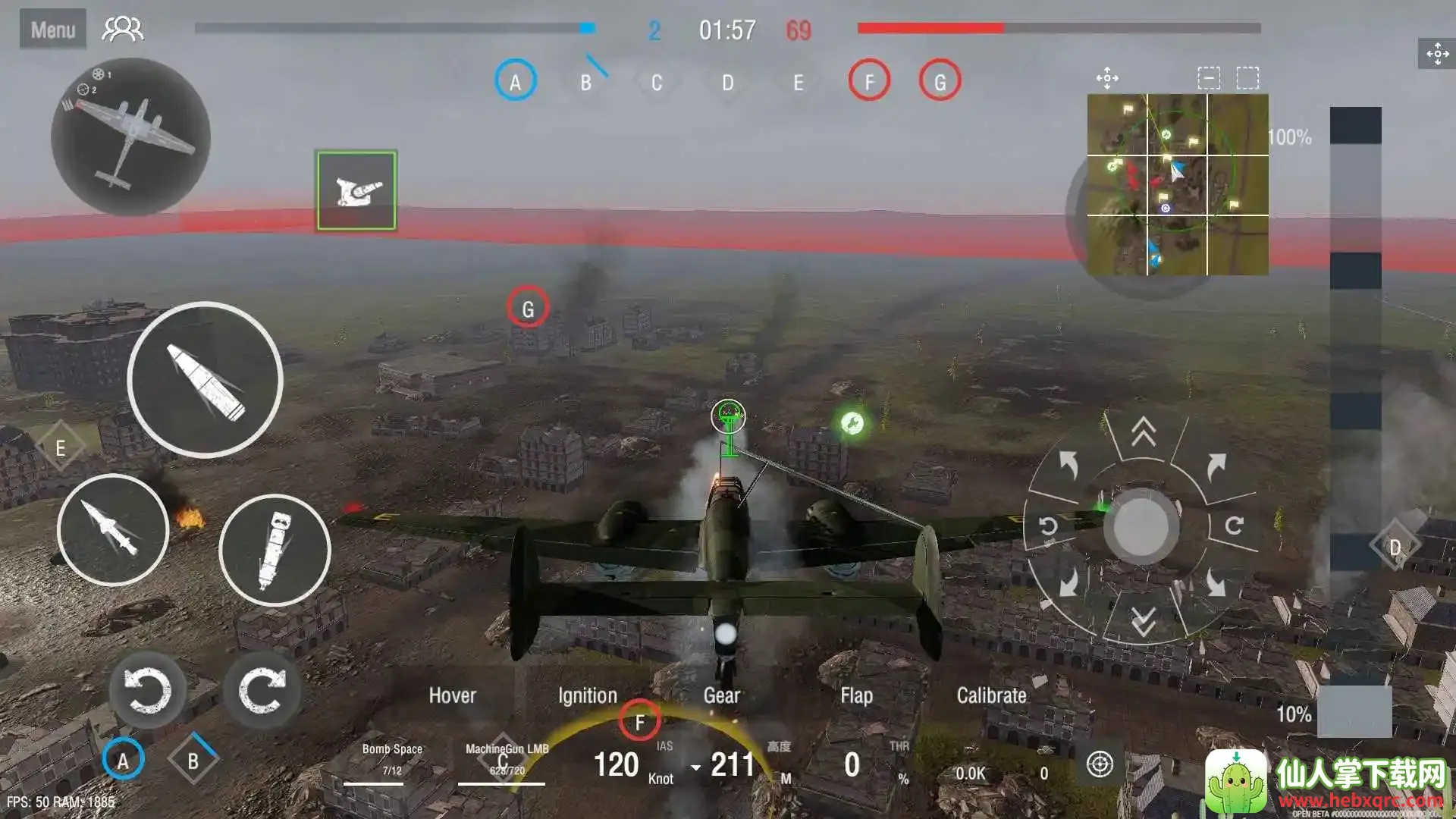Pitch down with the double-chevron down arrow

pos(1144,621)
